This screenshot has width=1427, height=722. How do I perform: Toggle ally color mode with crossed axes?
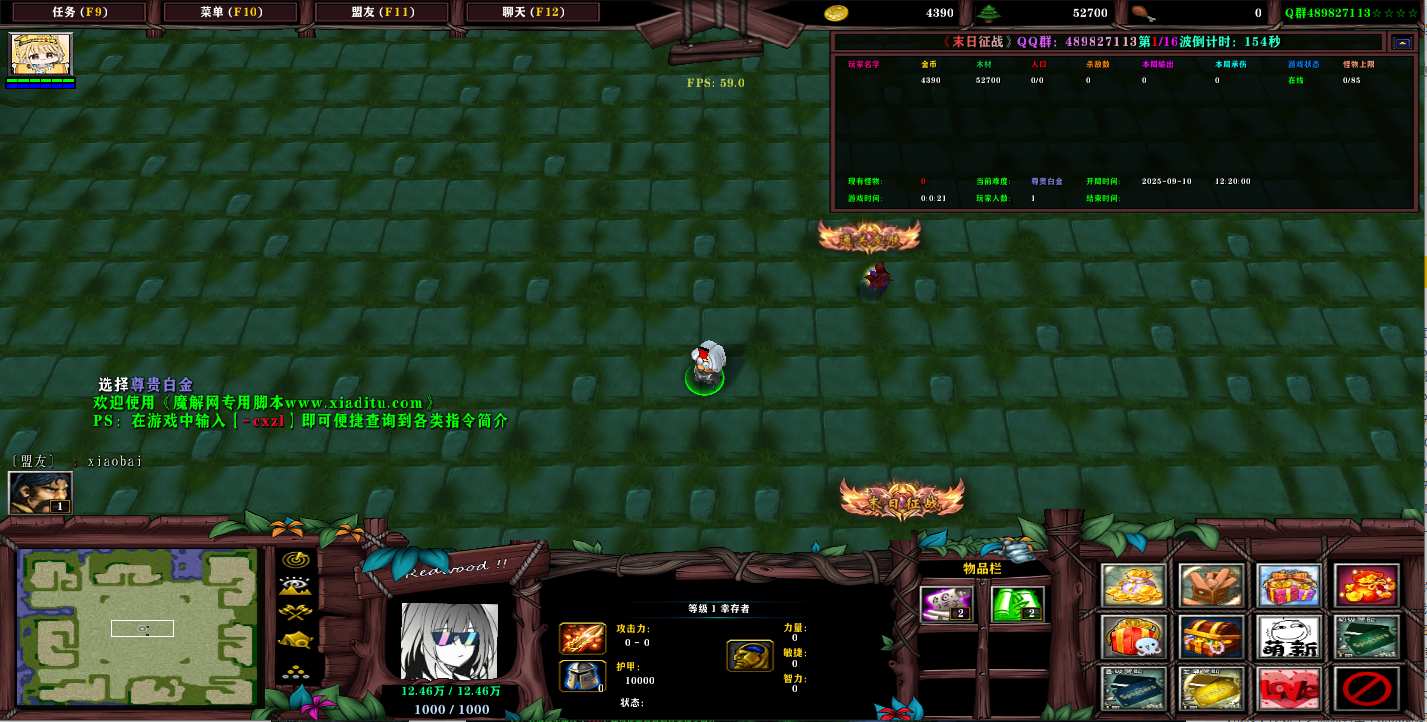tap(296, 613)
